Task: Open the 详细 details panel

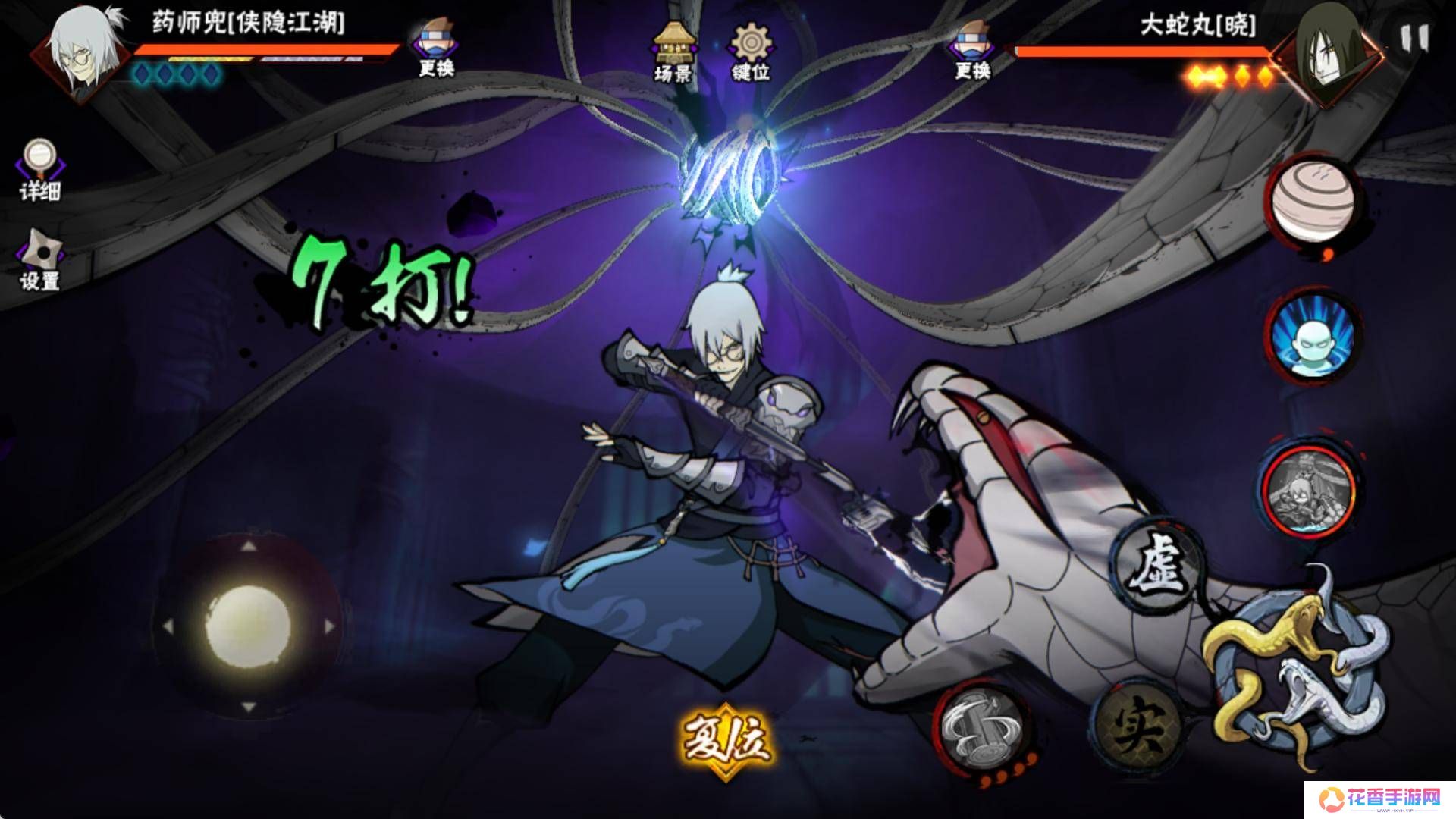Action: [x=39, y=171]
